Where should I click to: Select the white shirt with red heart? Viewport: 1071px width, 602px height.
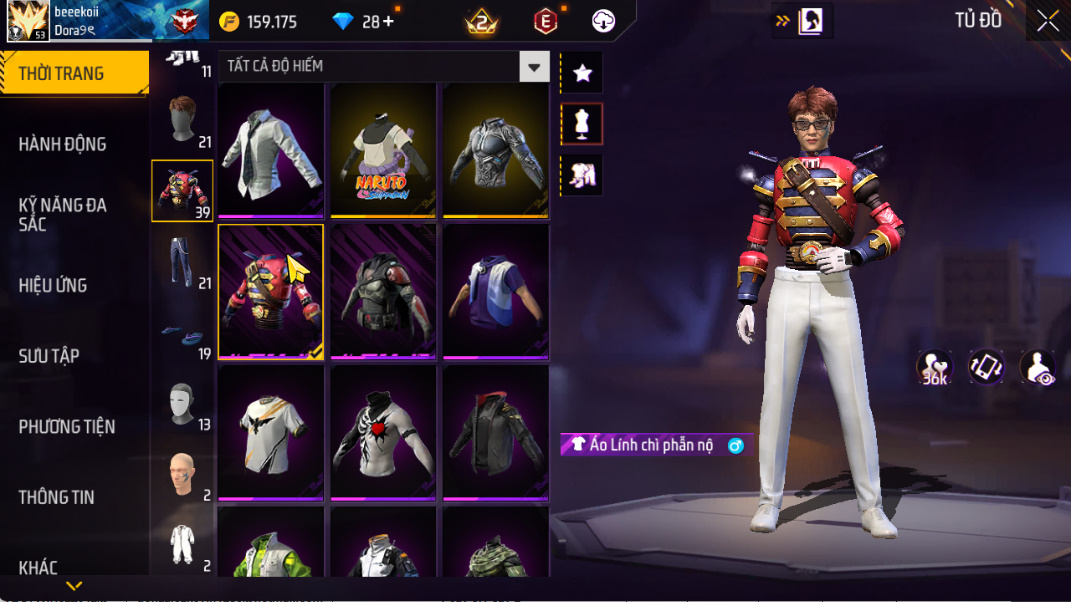[383, 432]
